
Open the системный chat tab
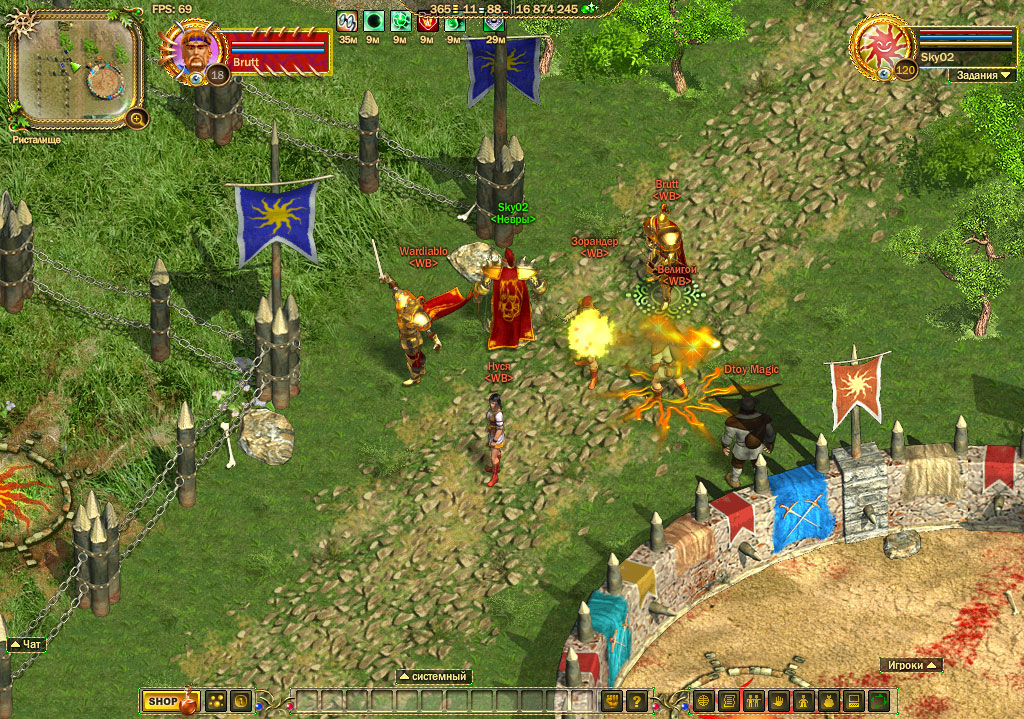(434, 677)
